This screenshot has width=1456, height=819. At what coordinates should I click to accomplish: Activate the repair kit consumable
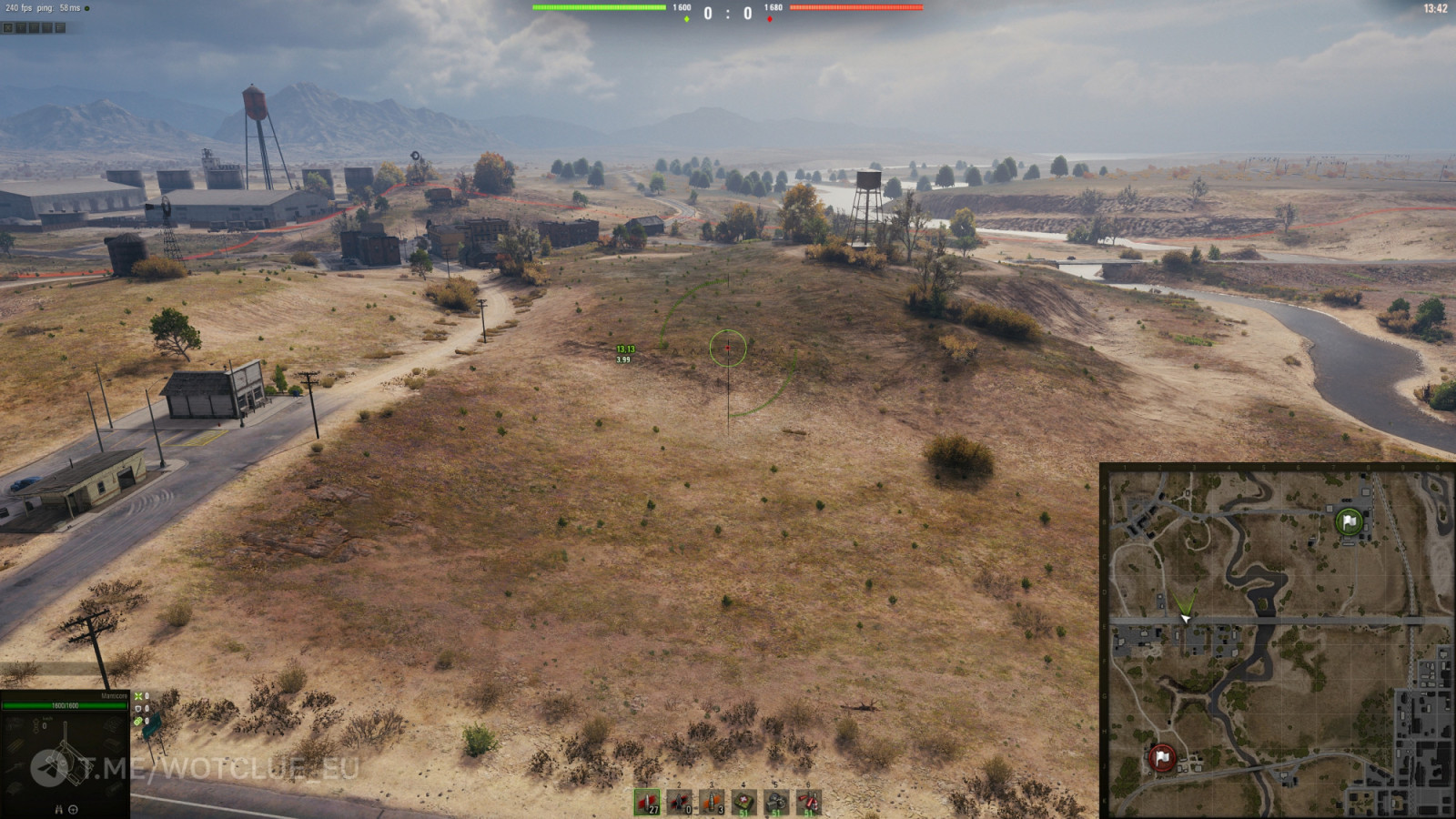click(x=776, y=803)
